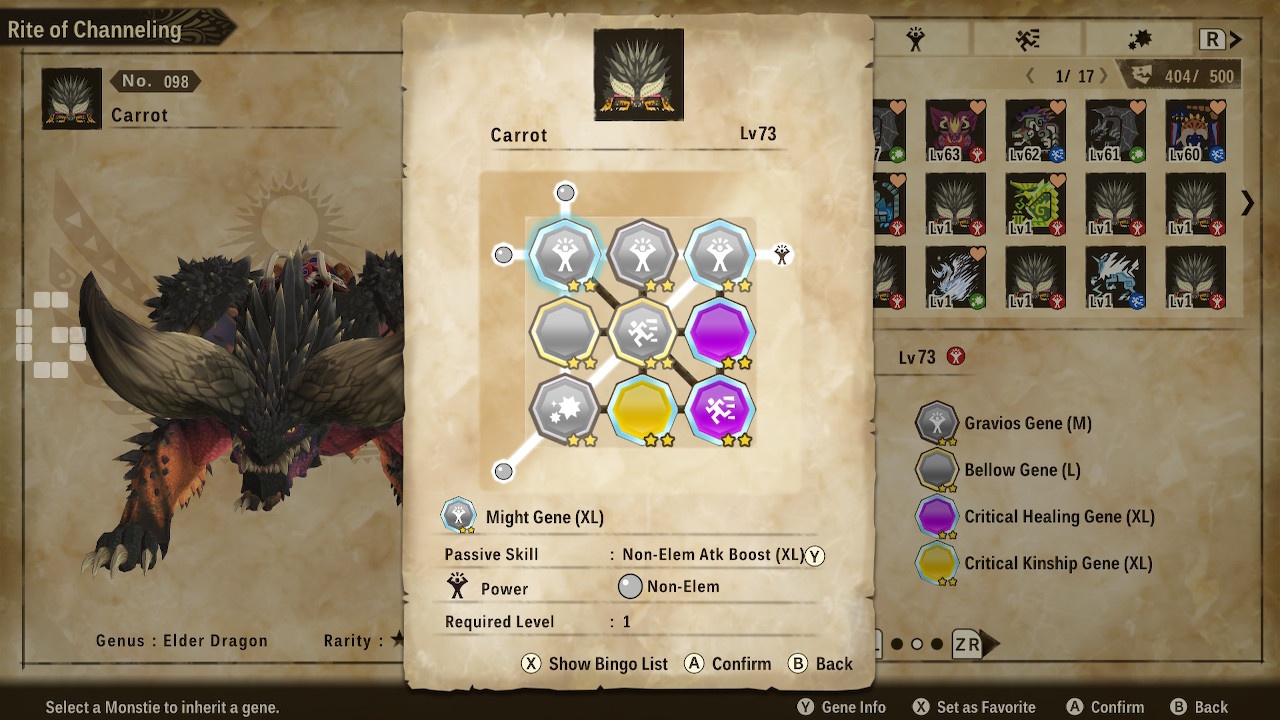Select the highlighted Might Gene power slot

point(565,255)
